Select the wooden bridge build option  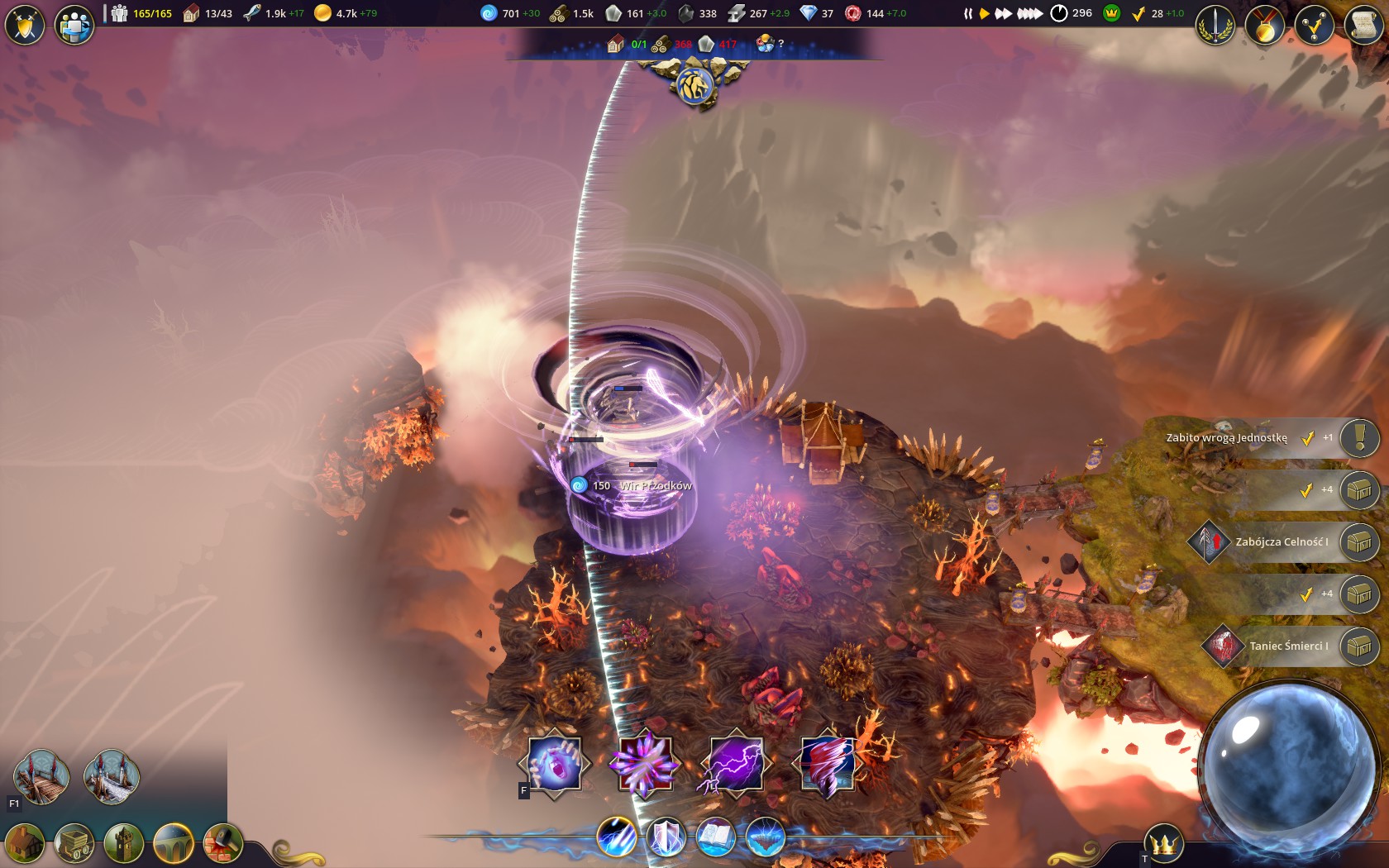41,776
